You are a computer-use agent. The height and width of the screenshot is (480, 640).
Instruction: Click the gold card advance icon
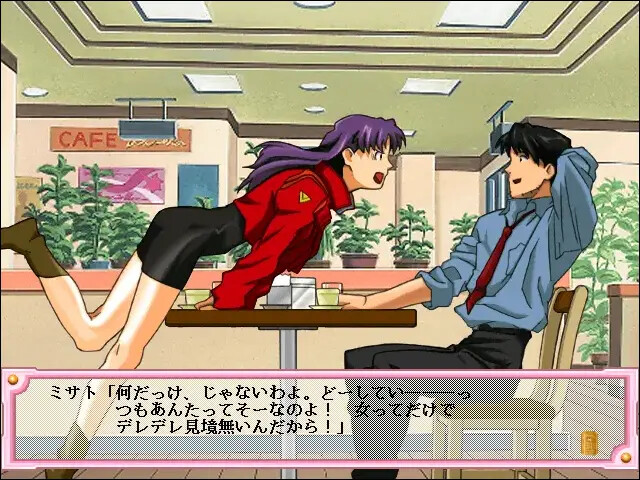pyautogui.click(x=588, y=441)
